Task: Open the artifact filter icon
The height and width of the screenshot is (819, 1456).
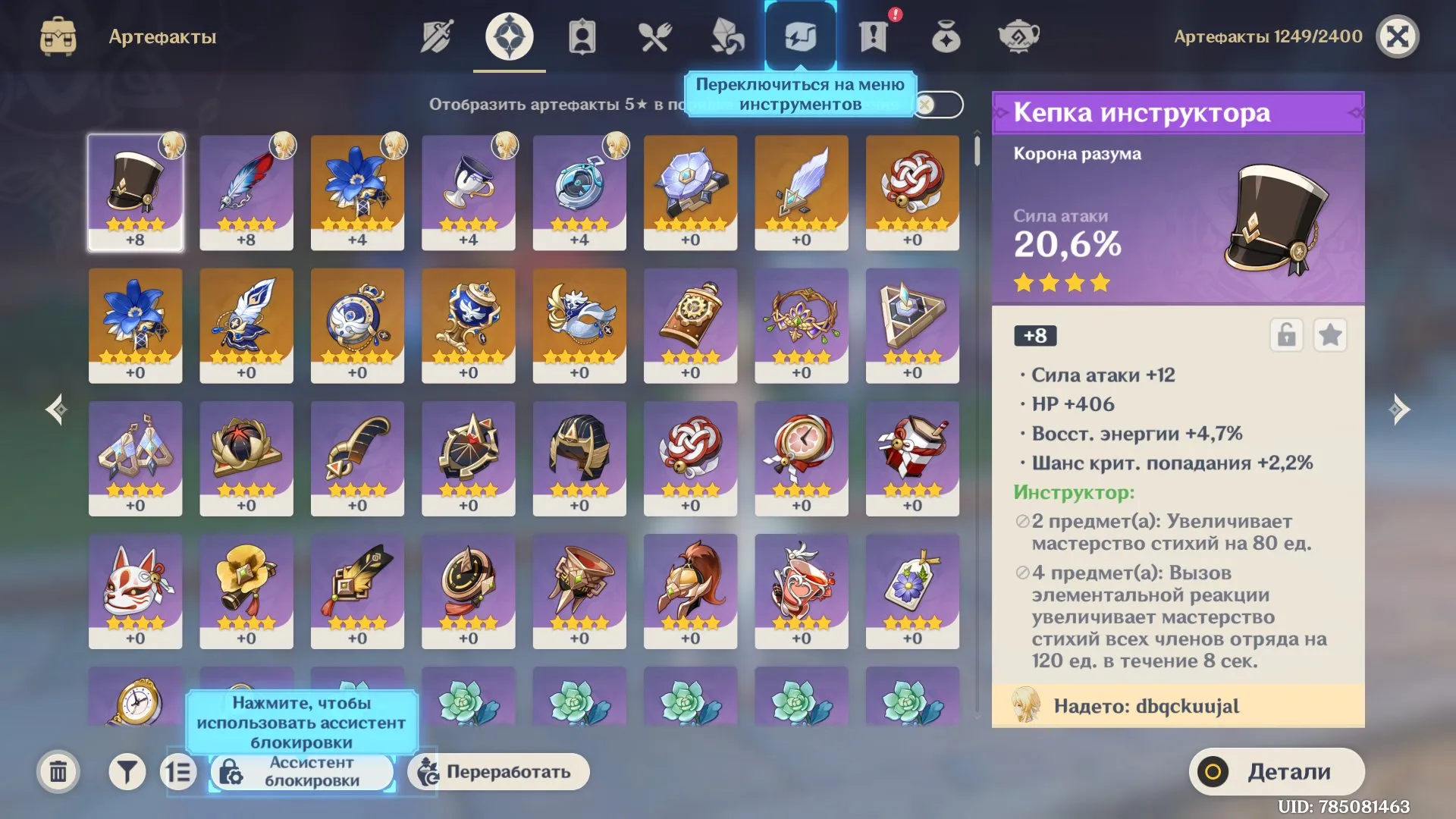Action: click(126, 771)
